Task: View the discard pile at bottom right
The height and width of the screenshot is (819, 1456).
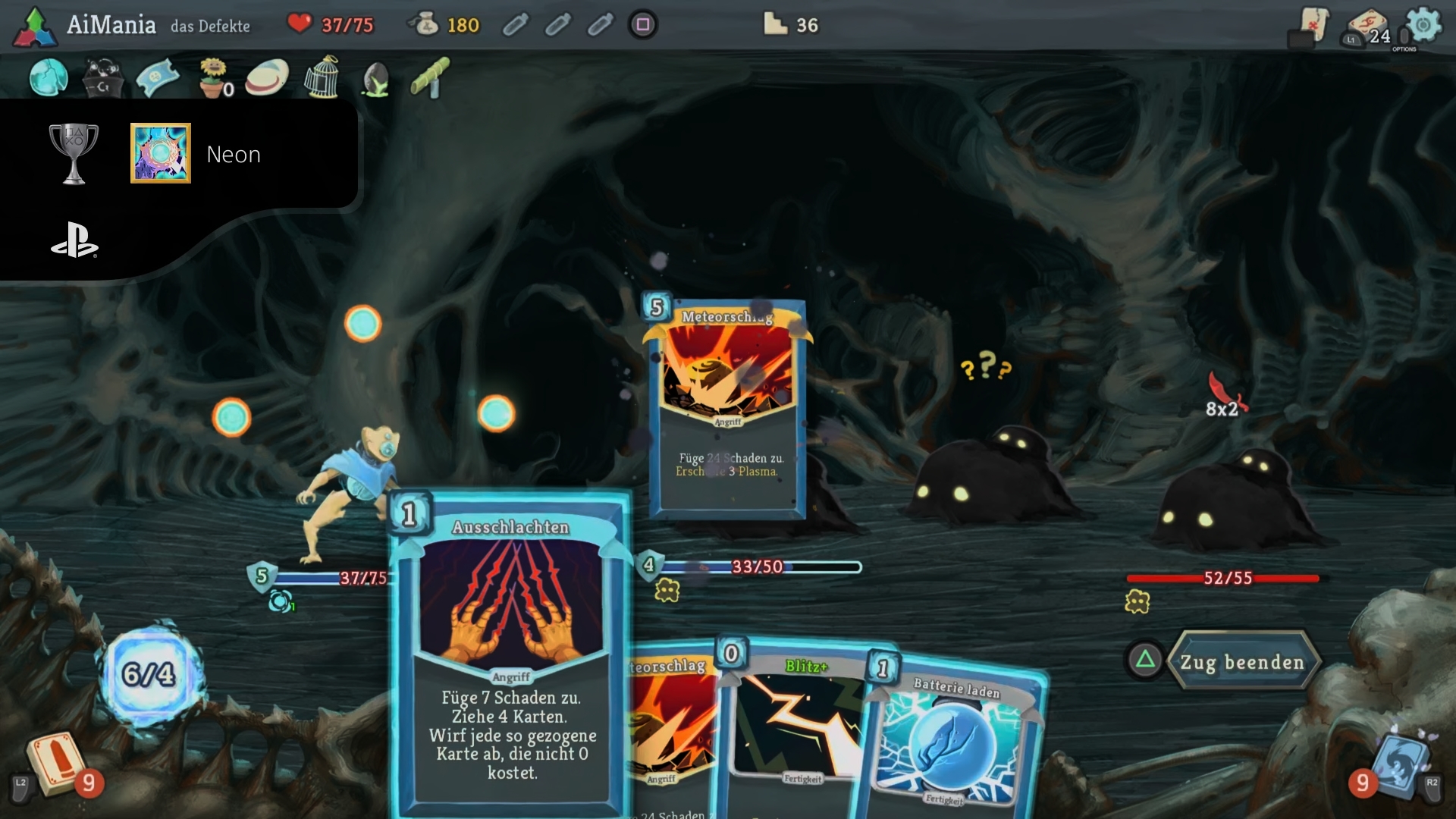Action: tap(1399, 764)
